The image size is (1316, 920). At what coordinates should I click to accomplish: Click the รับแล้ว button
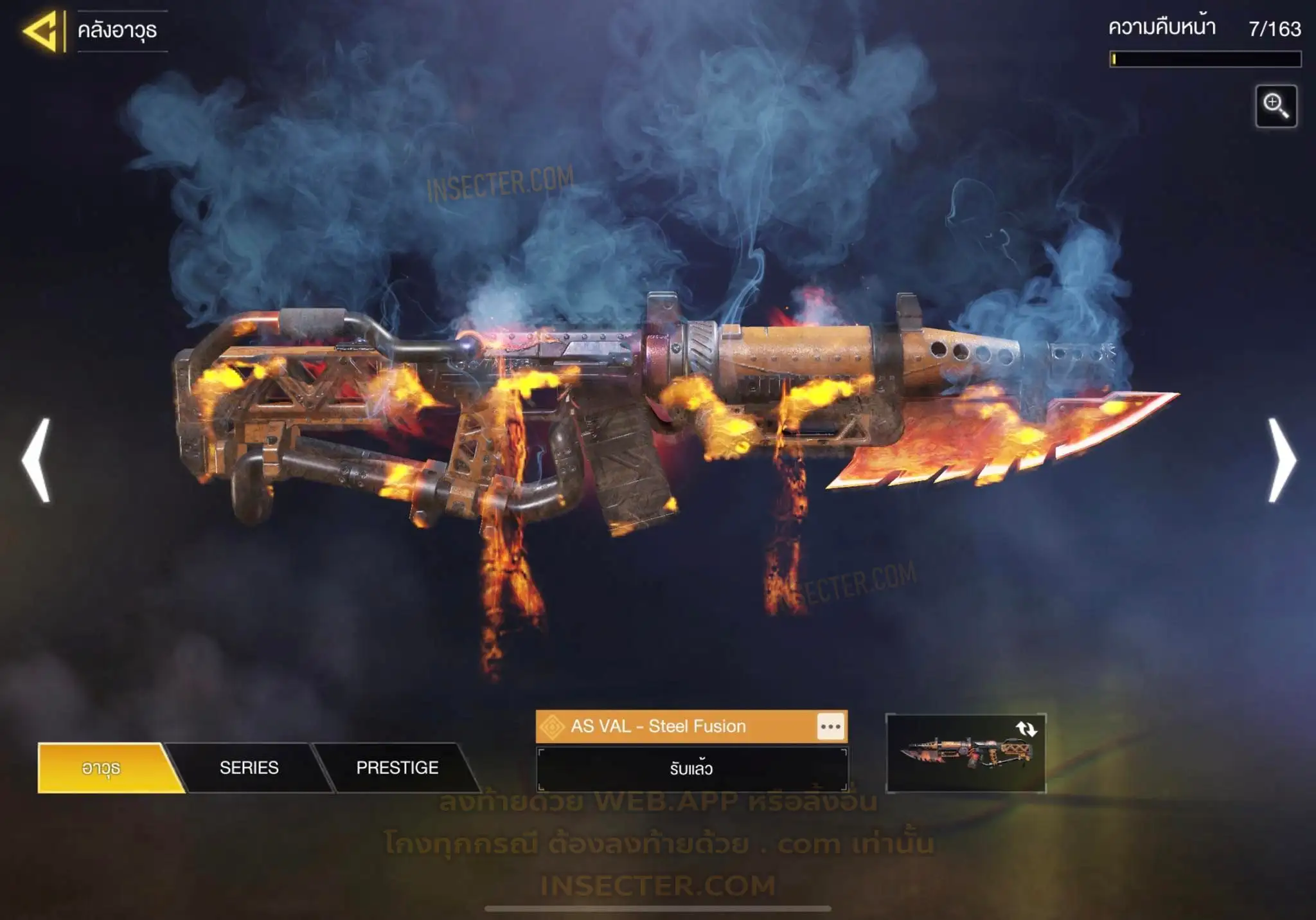coord(691,769)
